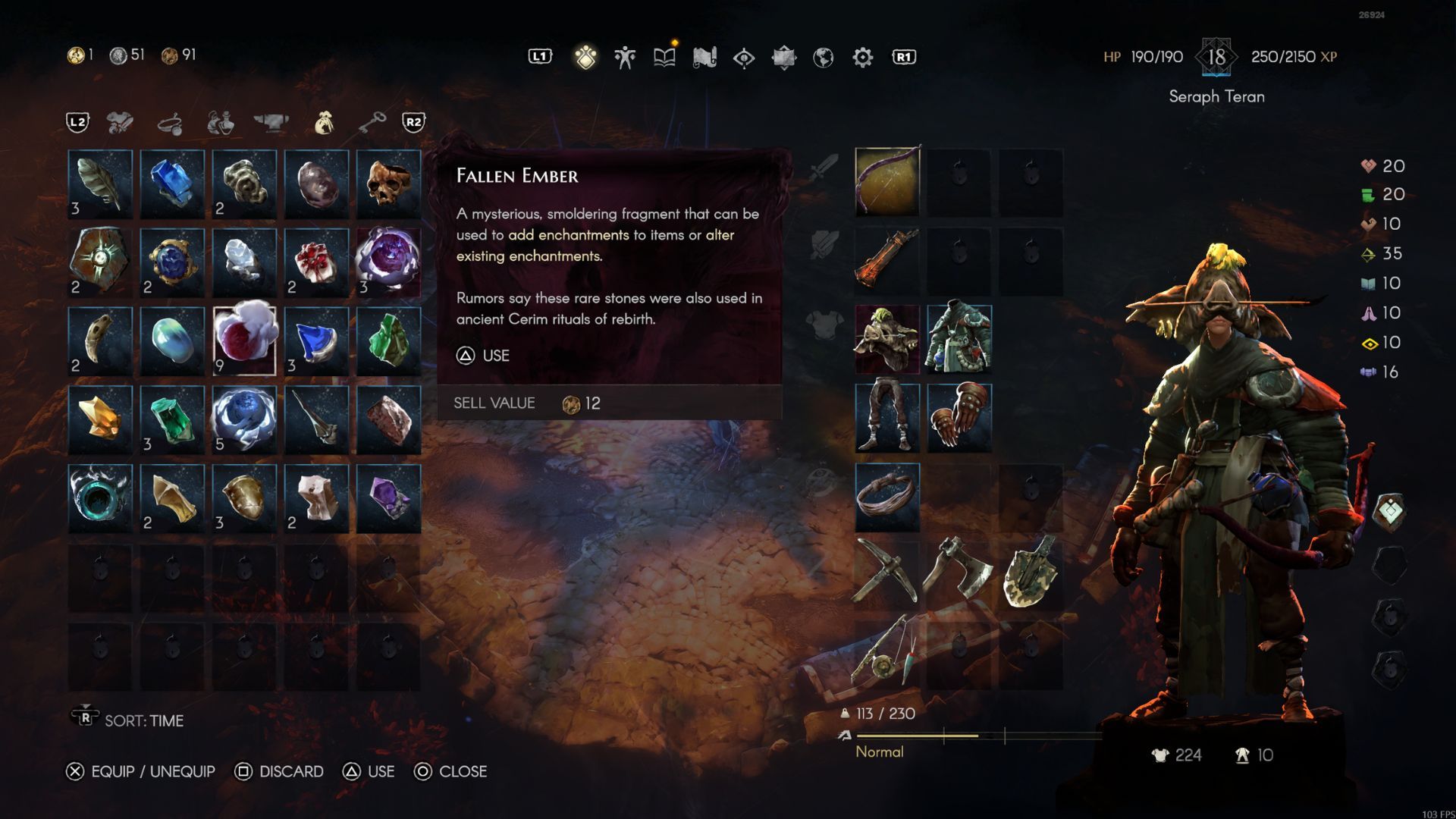The image size is (1456, 819).
Task: Select the Fallen Ember item slot
Action: point(244,340)
